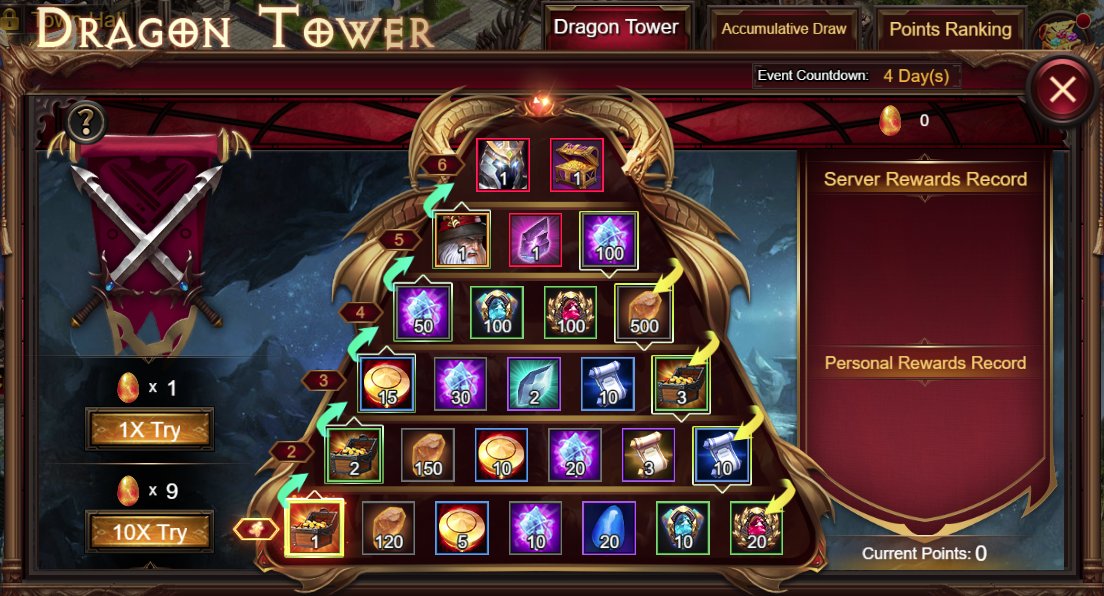Select the golden scroll reward with quantity 3

tap(649, 456)
